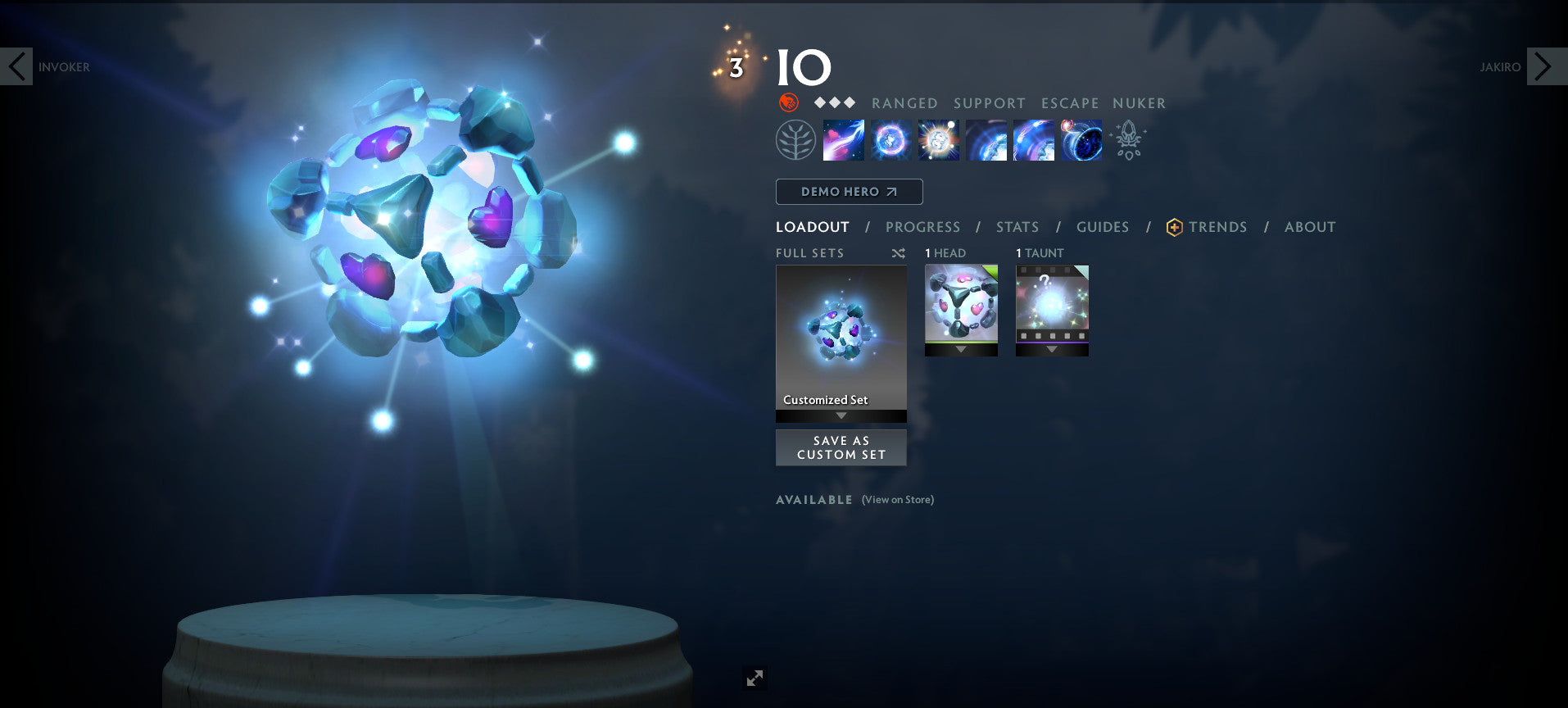This screenshot has height=708, width=1568.
Task: View the Trends tab
Action: [1219, 227]
